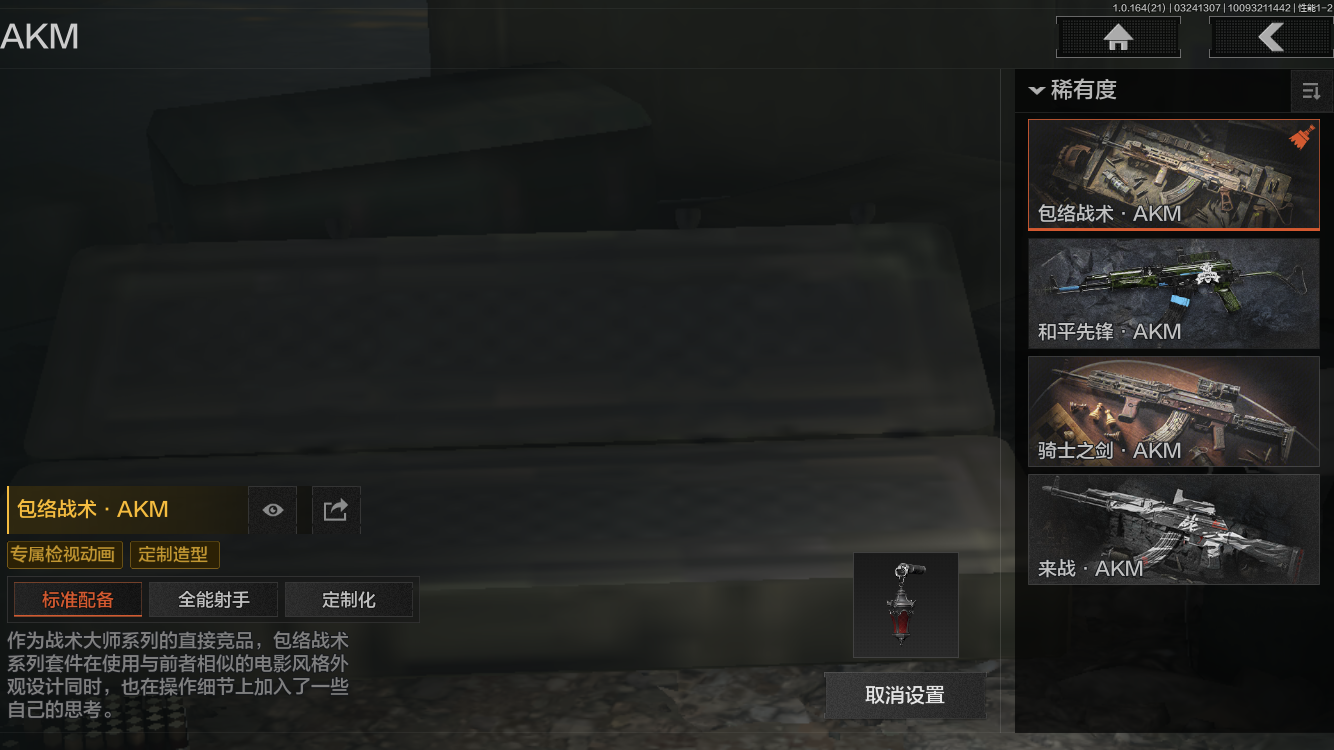
Task: Select the 标准配备 loadout tab
Action: pyautogui.click(x=77, y=600)
